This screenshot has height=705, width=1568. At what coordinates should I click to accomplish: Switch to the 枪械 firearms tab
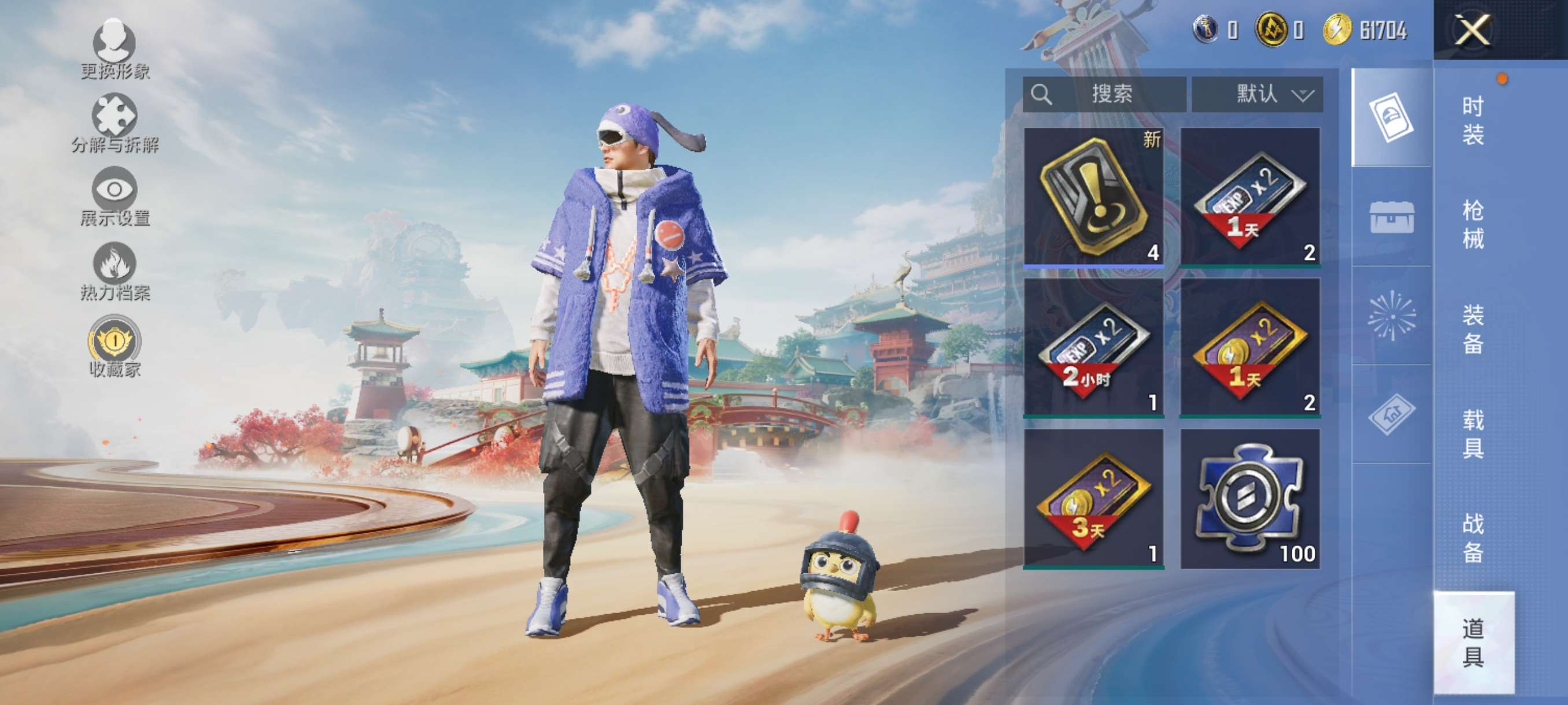(x=1473, y=224)
